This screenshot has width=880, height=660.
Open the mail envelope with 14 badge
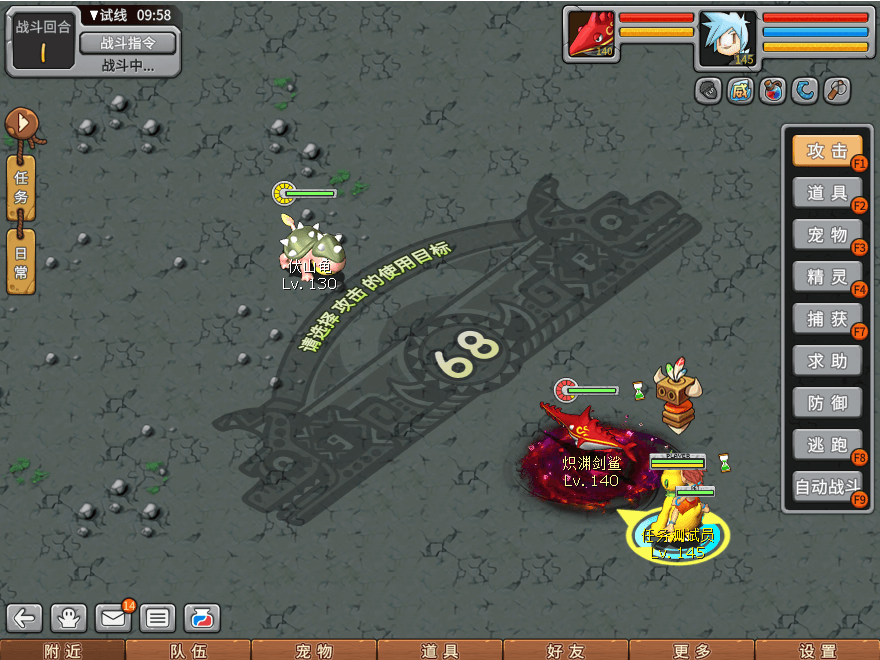point(113,618)
